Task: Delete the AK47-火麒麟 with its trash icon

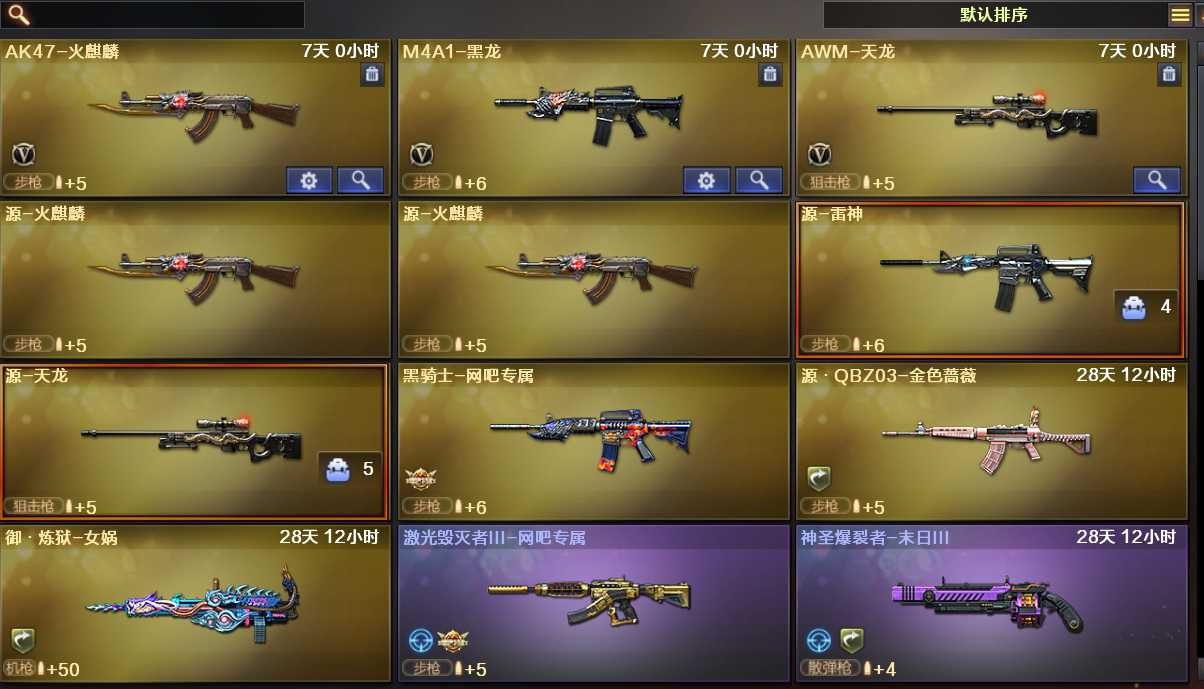Action: pos(372,74)
